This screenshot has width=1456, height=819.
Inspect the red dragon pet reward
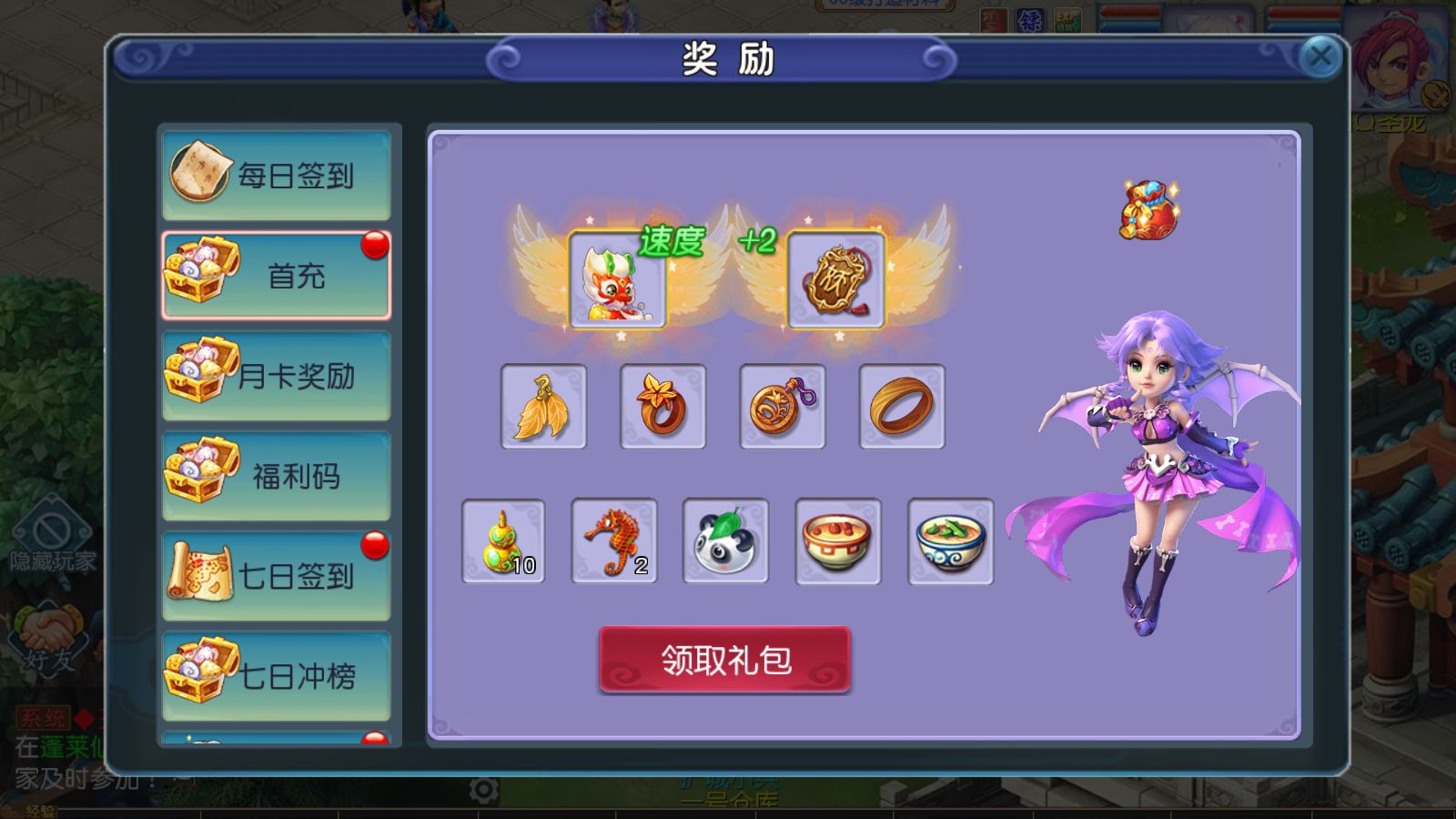(617, 279)
